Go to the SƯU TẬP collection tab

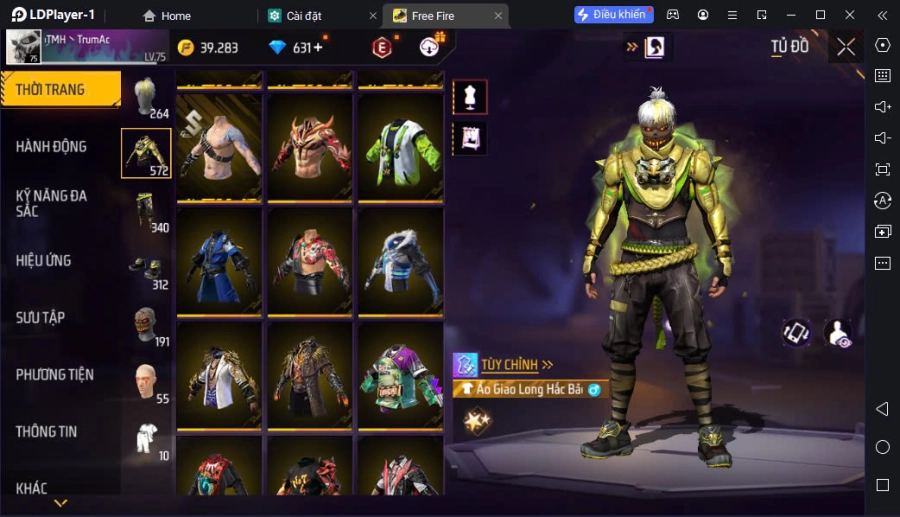pyautogui.click(x=41, y=318)
